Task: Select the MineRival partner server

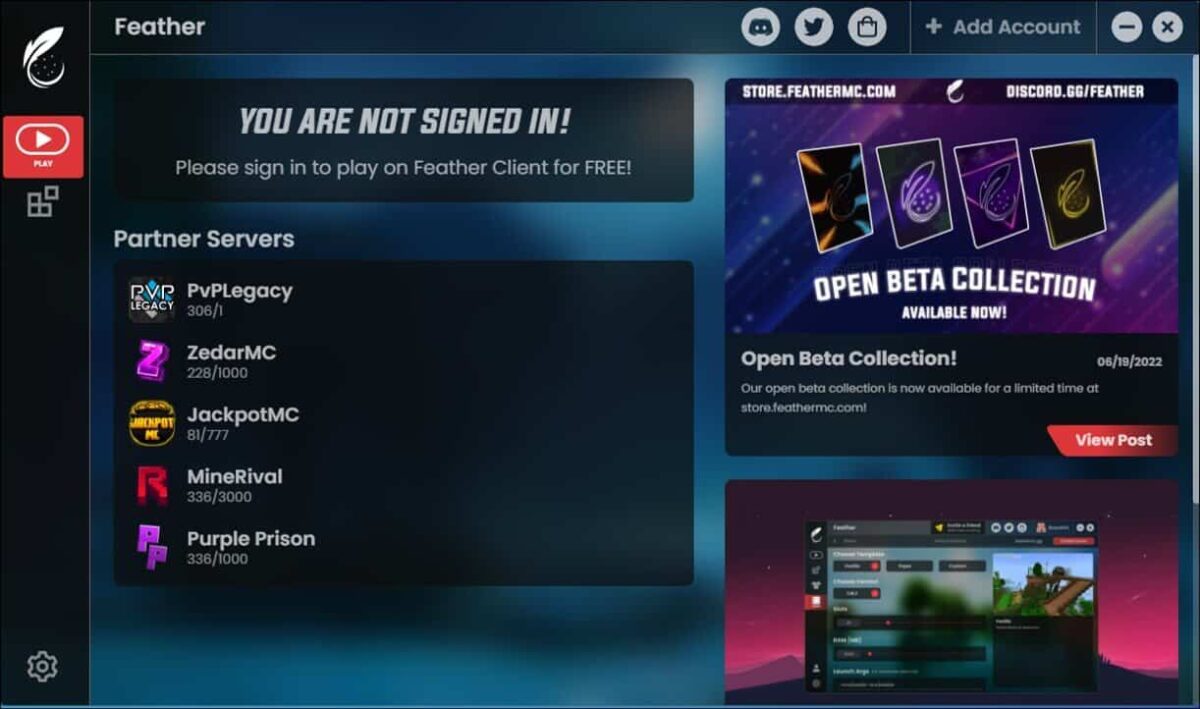Action: pos(234,485)
